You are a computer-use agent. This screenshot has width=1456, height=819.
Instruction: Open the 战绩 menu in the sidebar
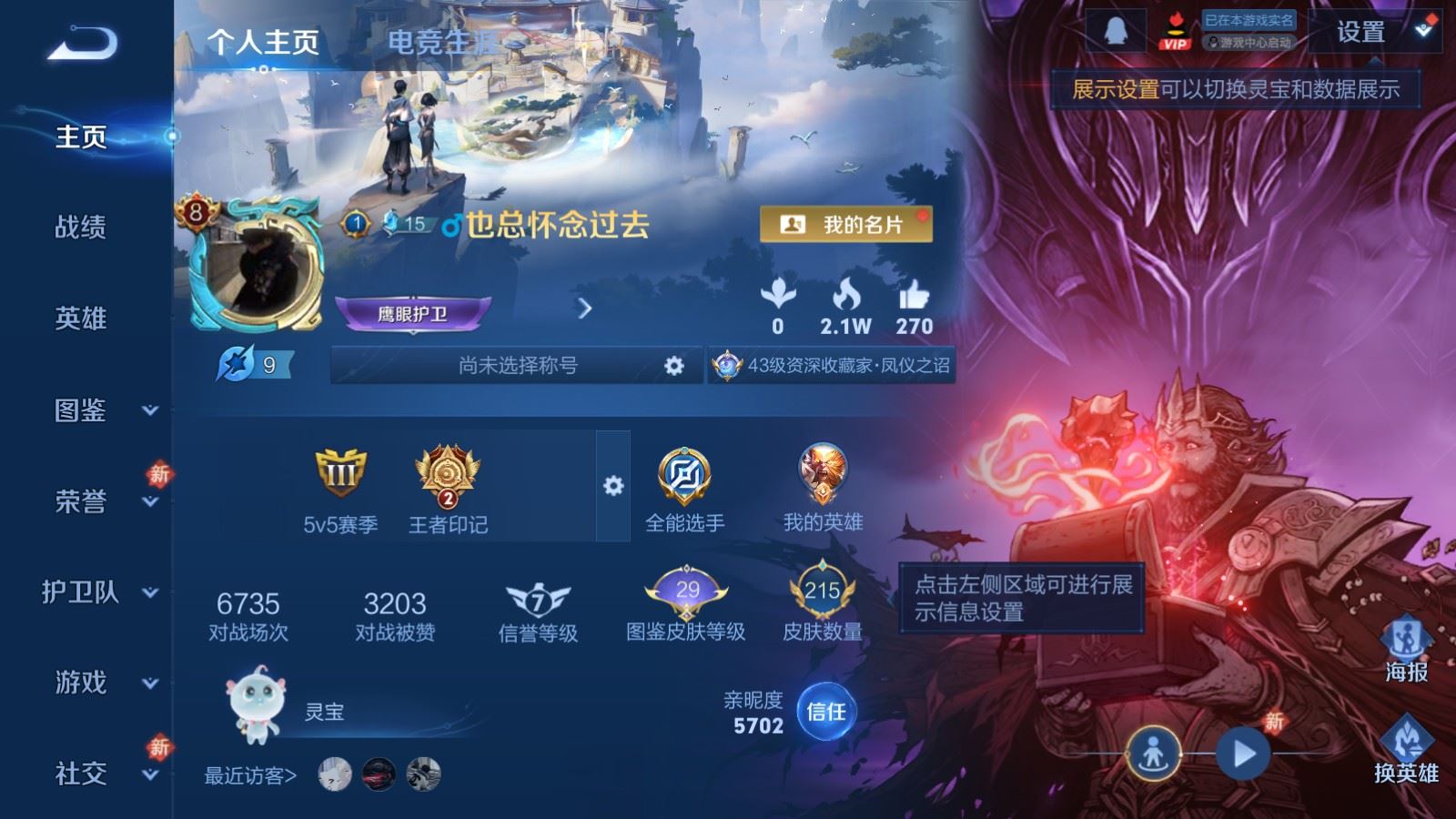coord(80,228)
